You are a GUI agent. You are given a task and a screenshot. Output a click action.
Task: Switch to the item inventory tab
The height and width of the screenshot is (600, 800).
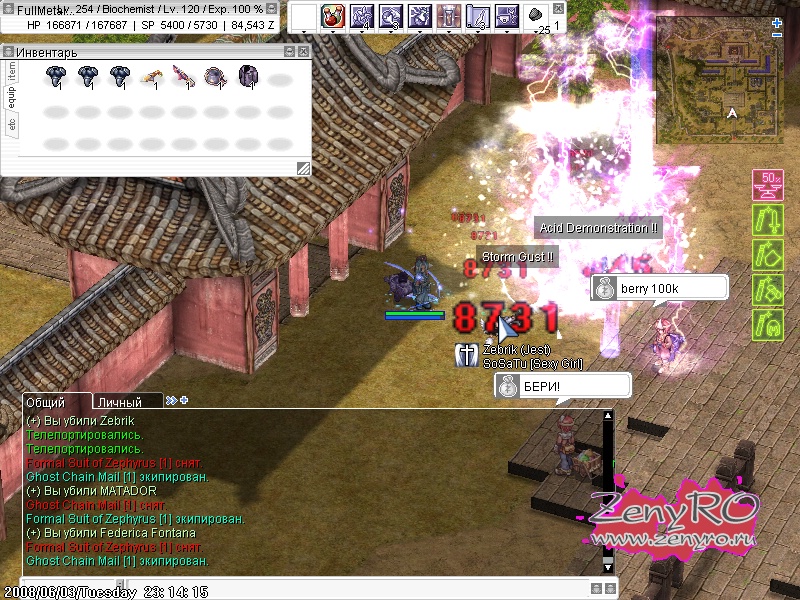coord(12,70)
